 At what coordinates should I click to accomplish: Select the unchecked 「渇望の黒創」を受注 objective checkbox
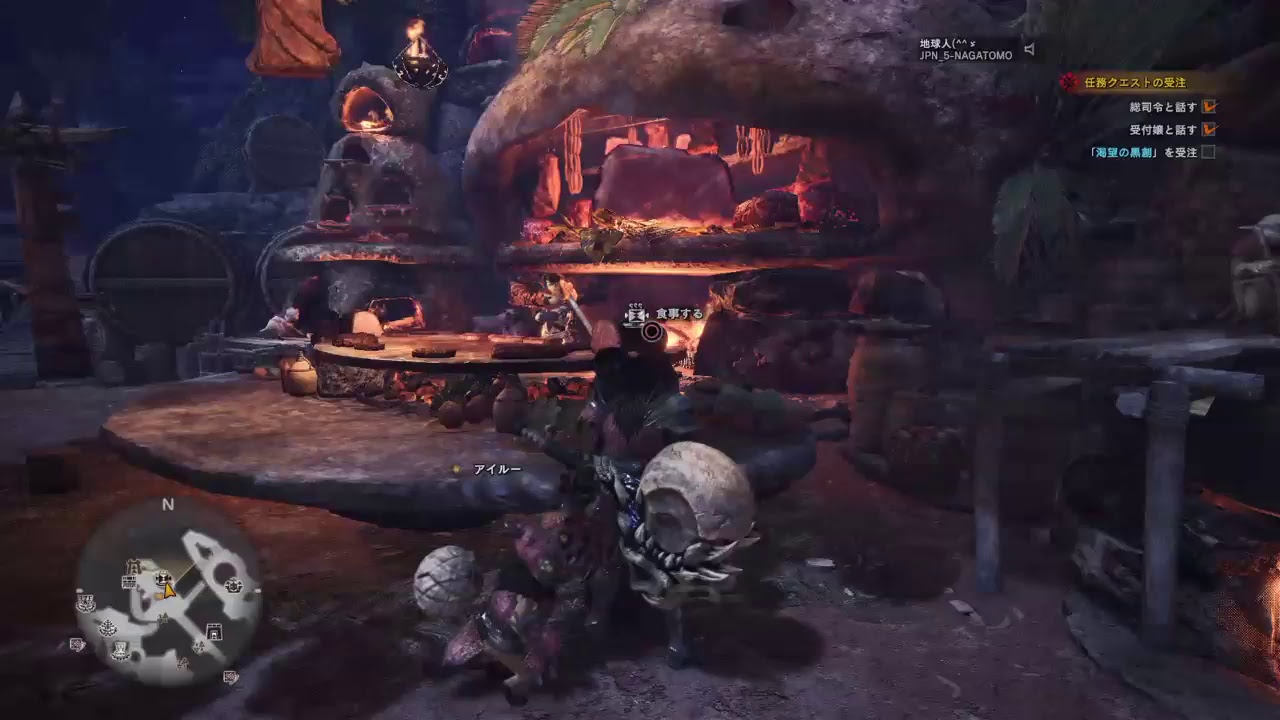[x=1209, y=152]
